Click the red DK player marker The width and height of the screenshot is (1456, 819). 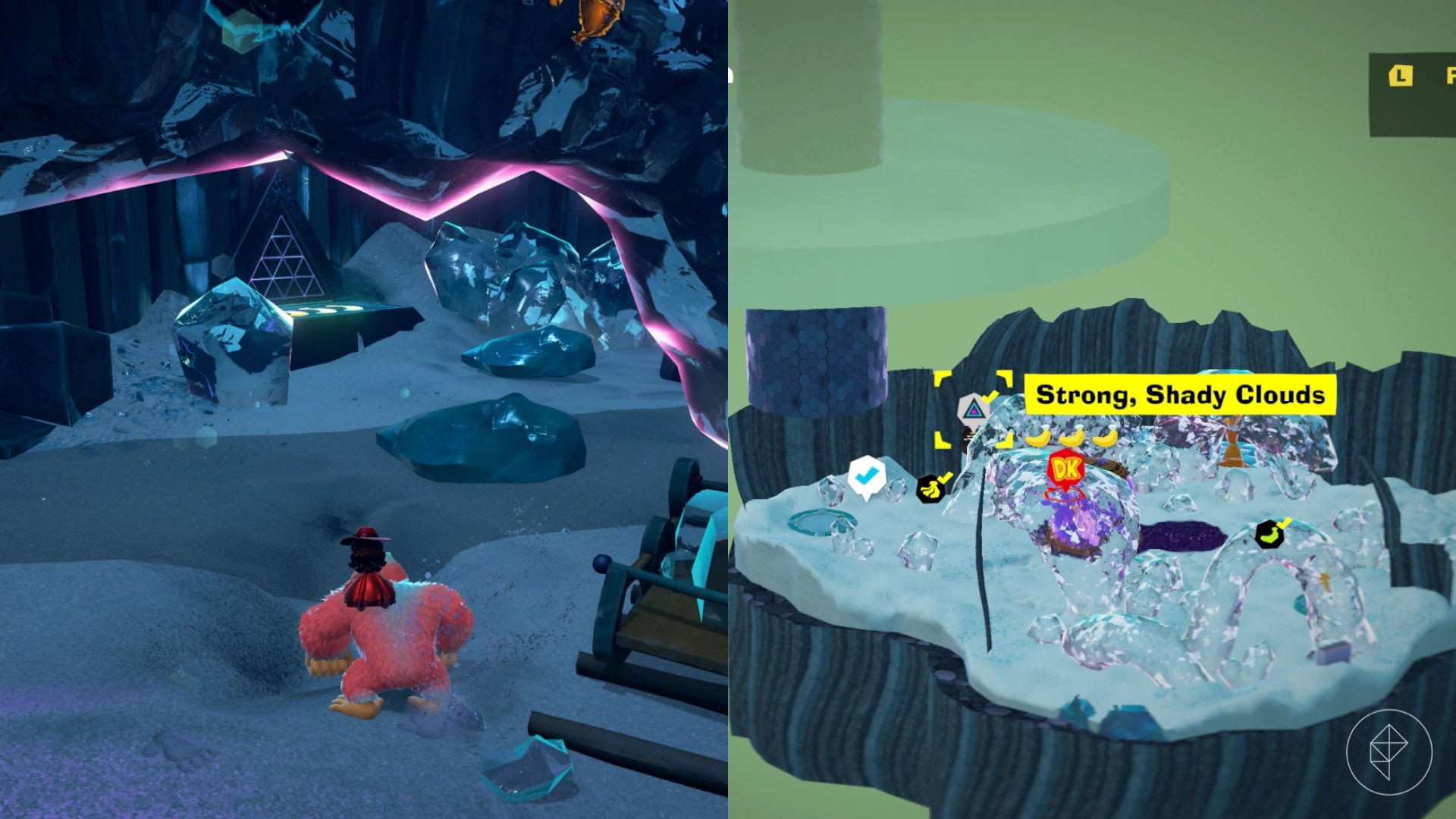coord(1065,469)
